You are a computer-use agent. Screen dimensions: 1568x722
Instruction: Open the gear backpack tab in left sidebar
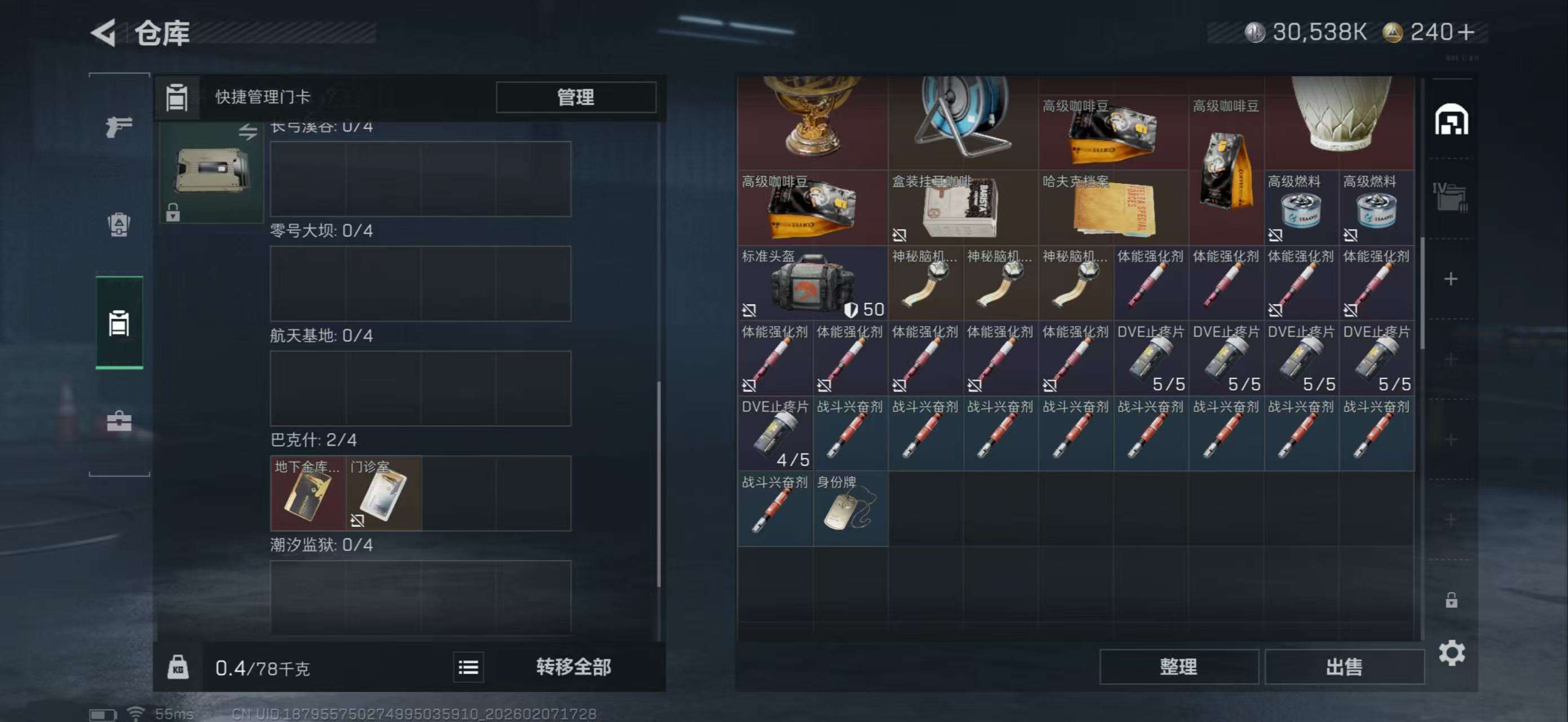[x=119, y=225]
